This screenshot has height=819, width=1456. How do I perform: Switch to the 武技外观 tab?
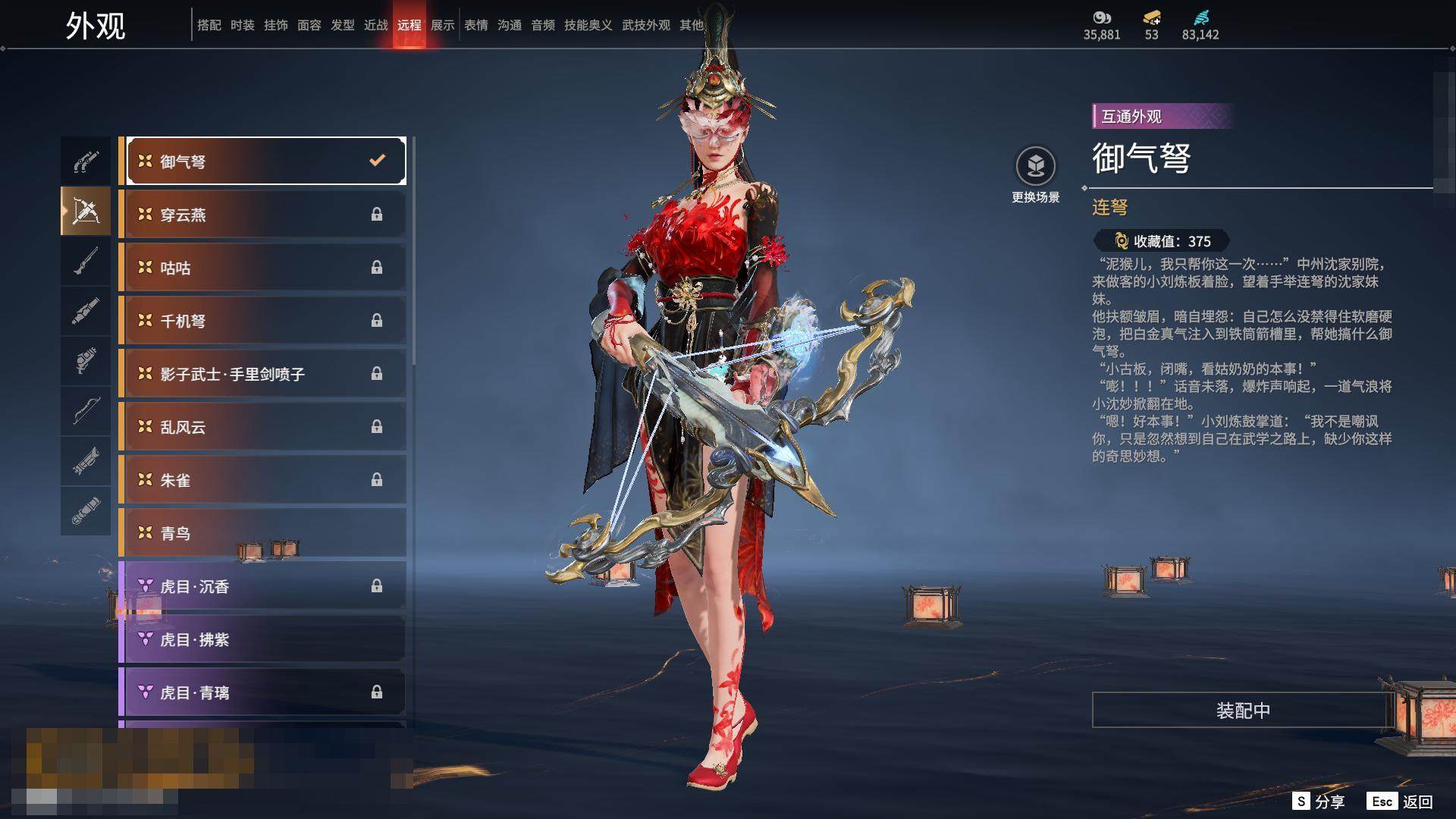coord(646,25)
